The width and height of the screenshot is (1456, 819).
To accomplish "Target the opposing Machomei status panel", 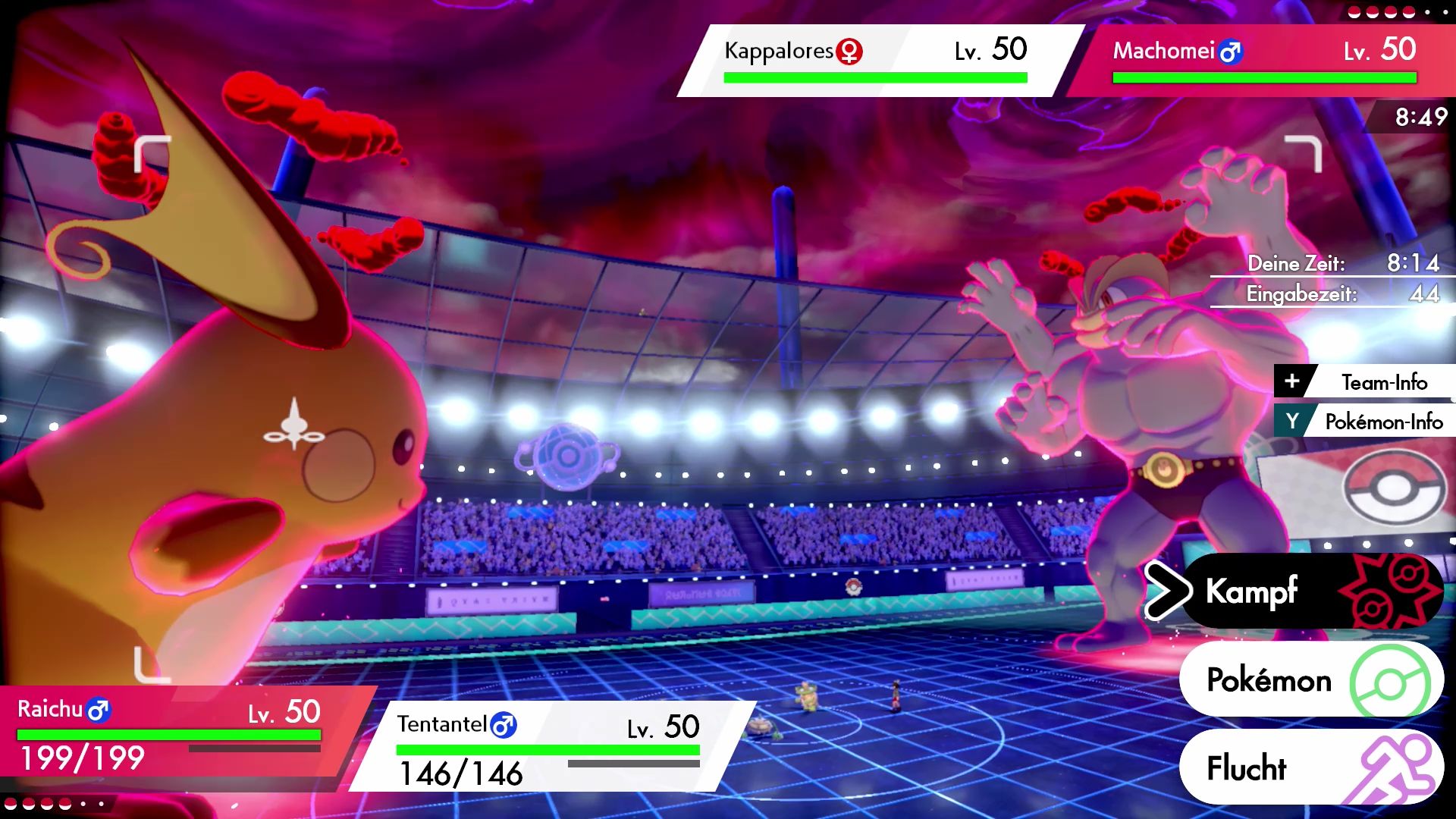I will tap(1263, 61).
